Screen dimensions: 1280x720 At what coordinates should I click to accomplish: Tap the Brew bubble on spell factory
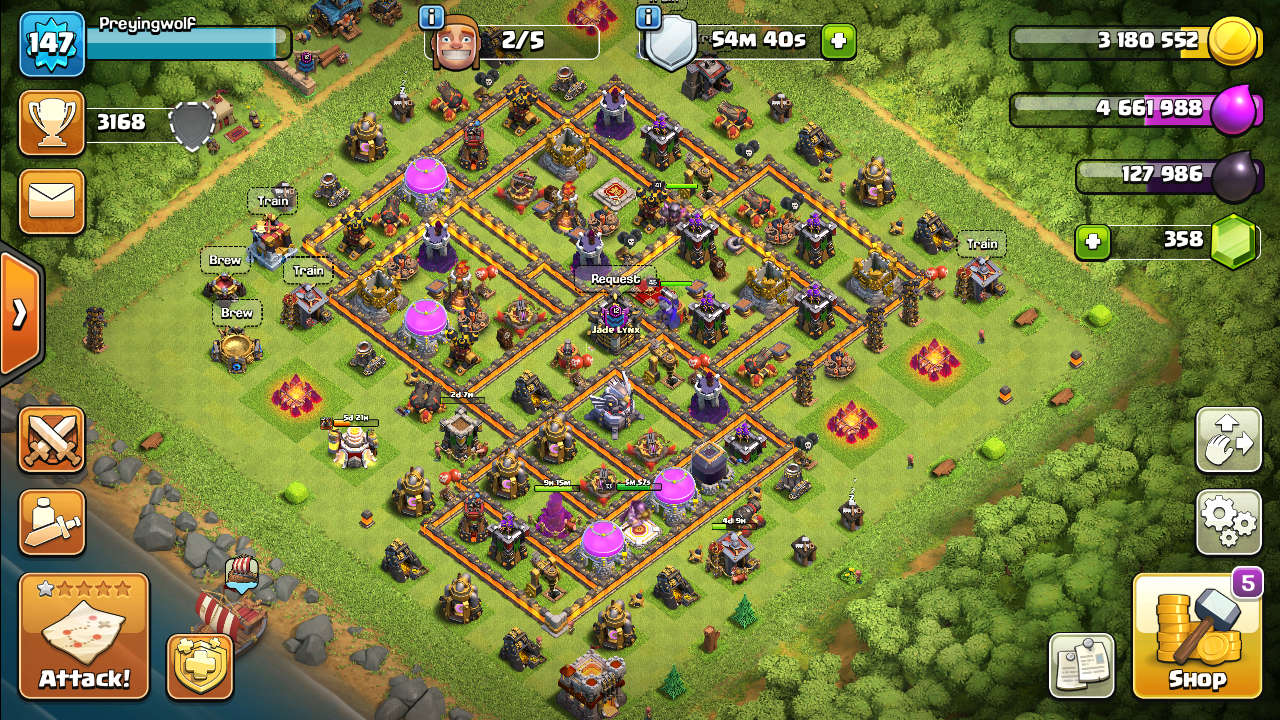pyautogui.click(x=225, y=260)
